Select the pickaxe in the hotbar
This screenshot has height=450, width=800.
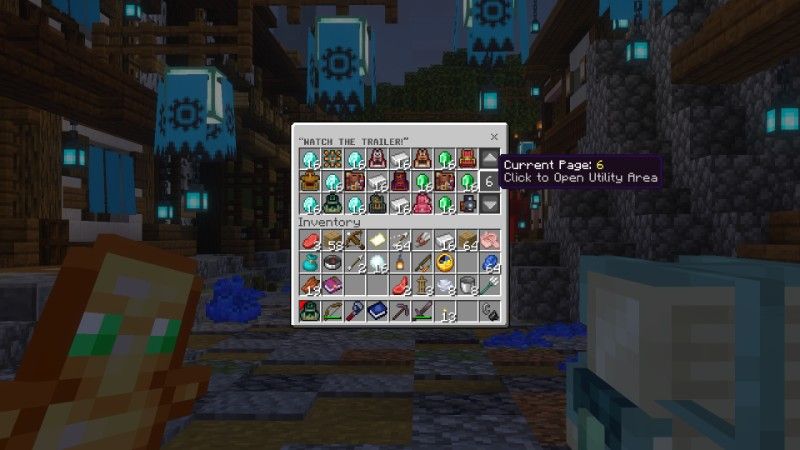[x=400, y=312]
